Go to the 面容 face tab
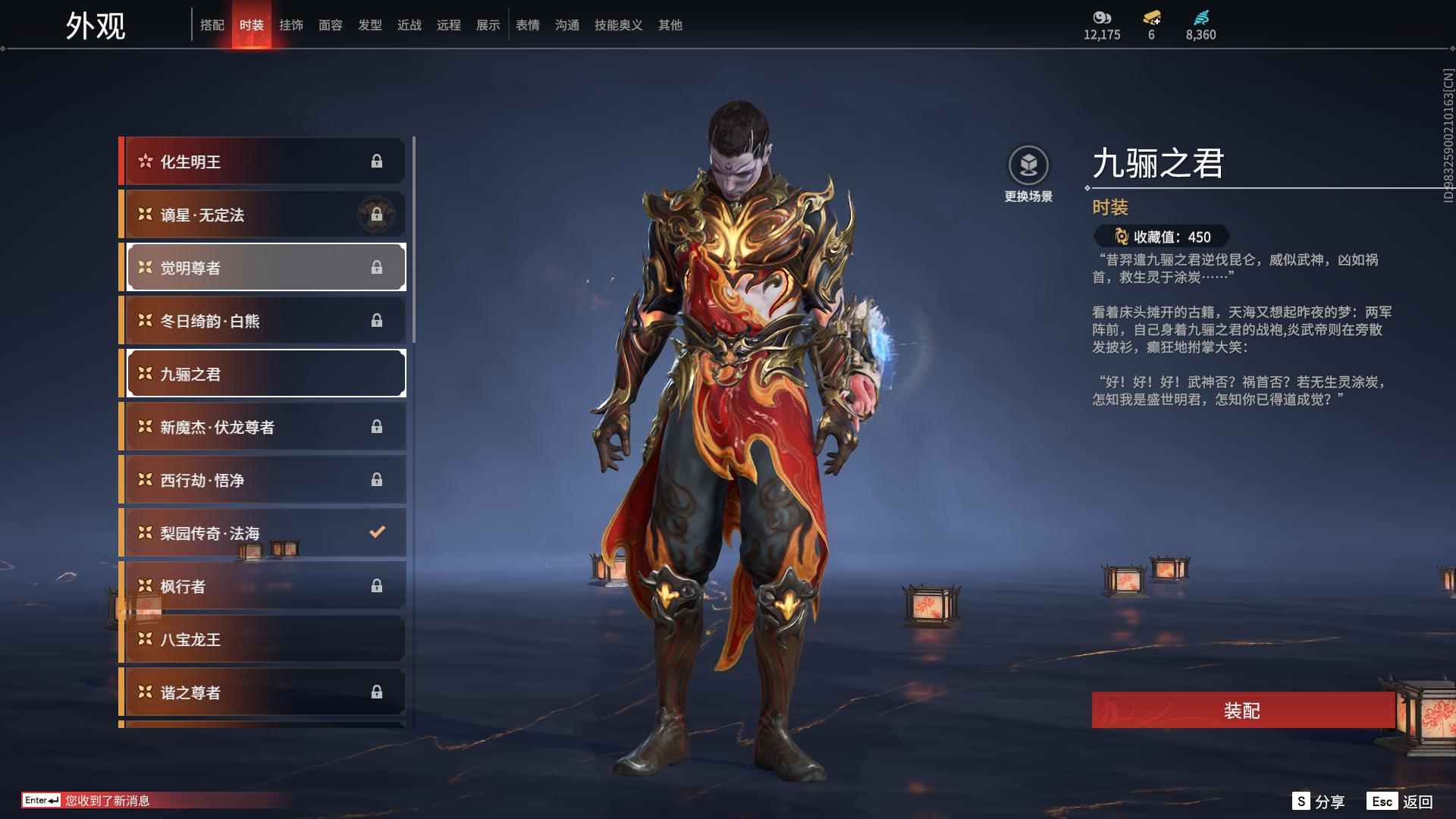This screenshot has width=1456, height=819. (x=331, y=25)
